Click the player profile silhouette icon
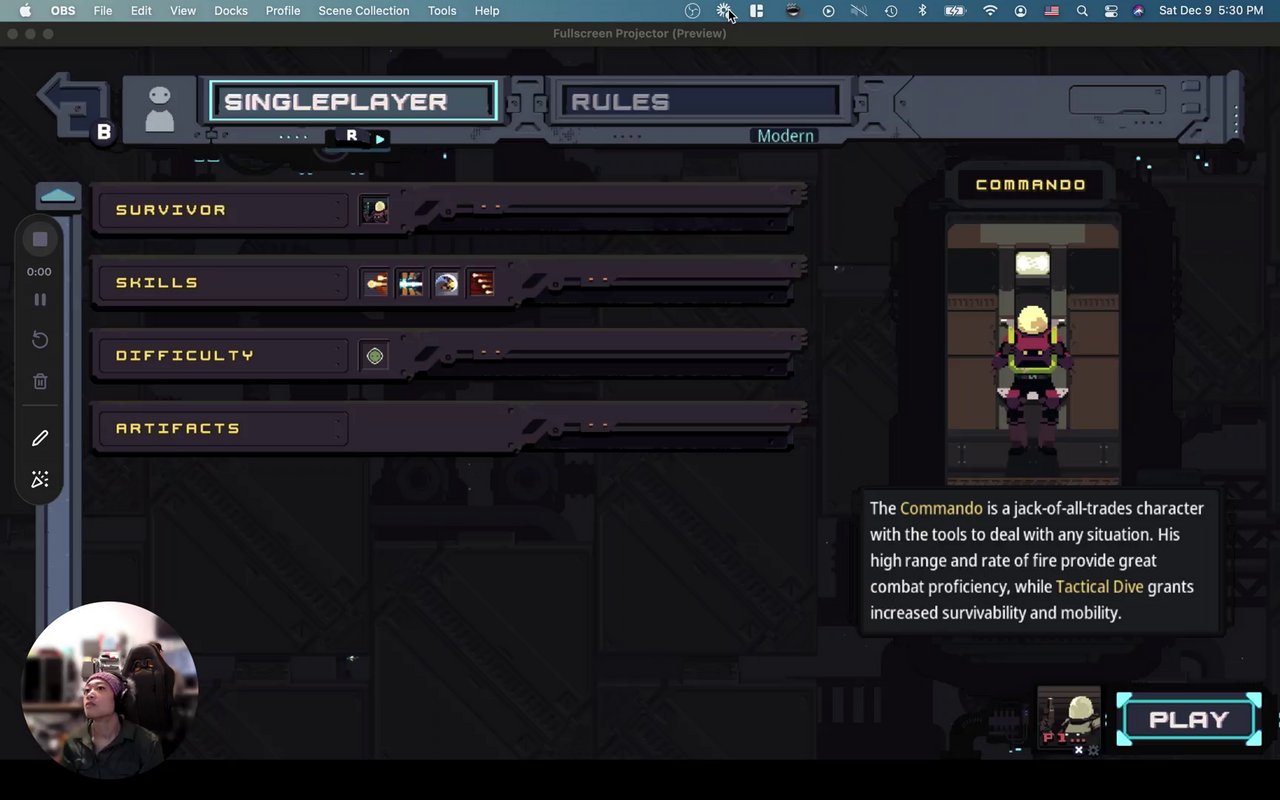Image resolution: width=1280 pixels, height=800 pixels. 159,108
